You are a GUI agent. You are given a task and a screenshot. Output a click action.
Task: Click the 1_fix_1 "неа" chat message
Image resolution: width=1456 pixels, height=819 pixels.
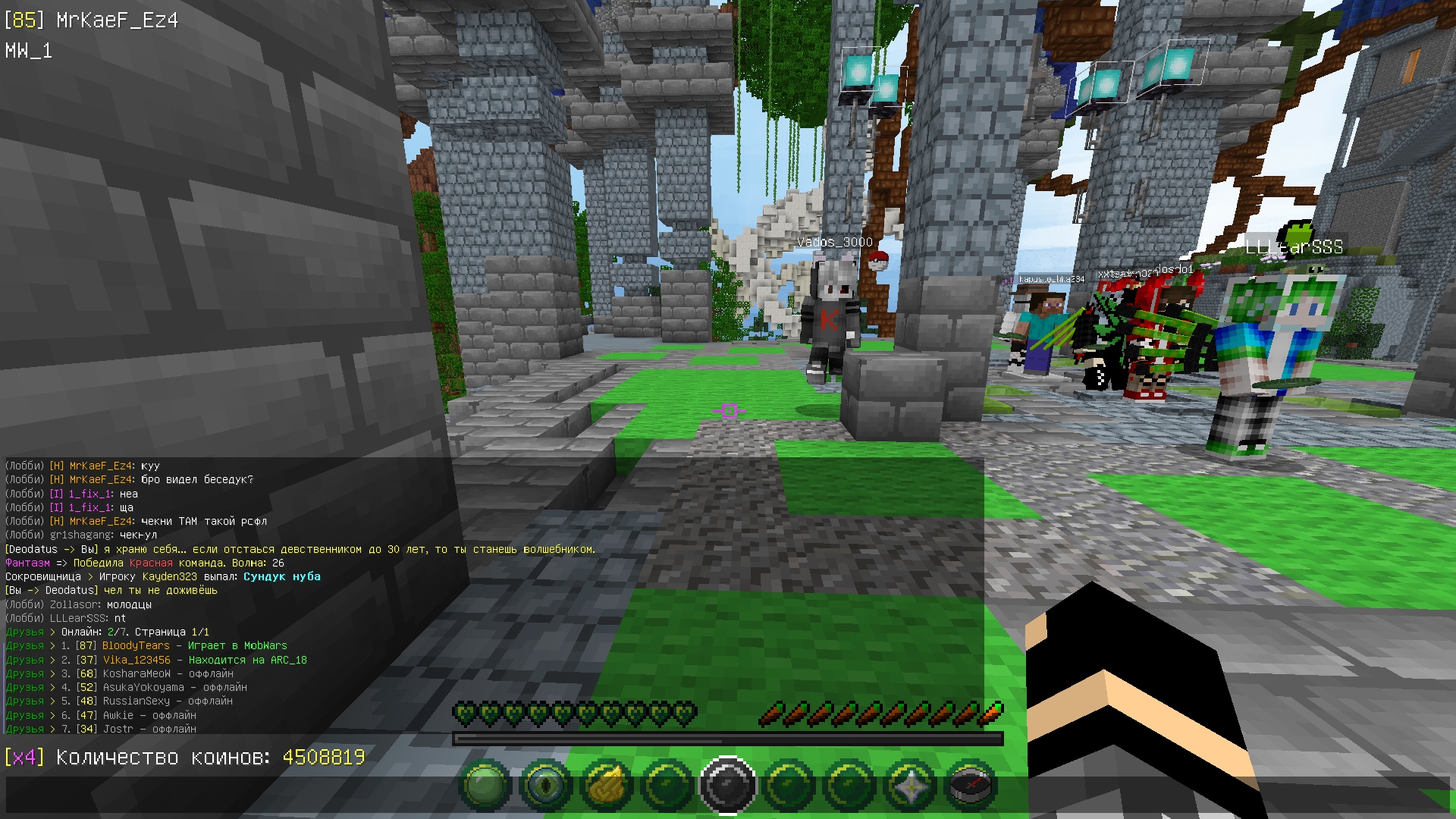pyautogui.click(x=71, y=494)
